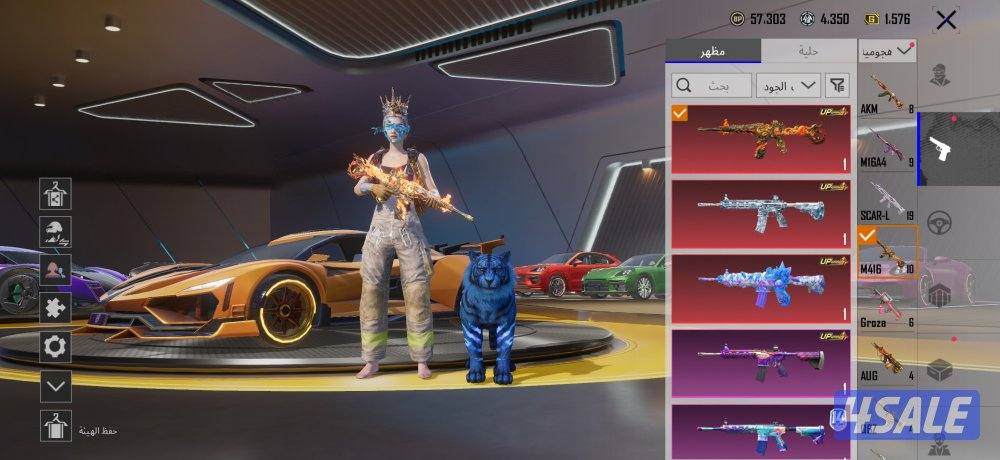The width and height of the screenshot is (1000, 460).
Task: Open the weapon category dropdown هجوميا
Action: point(888,49)
